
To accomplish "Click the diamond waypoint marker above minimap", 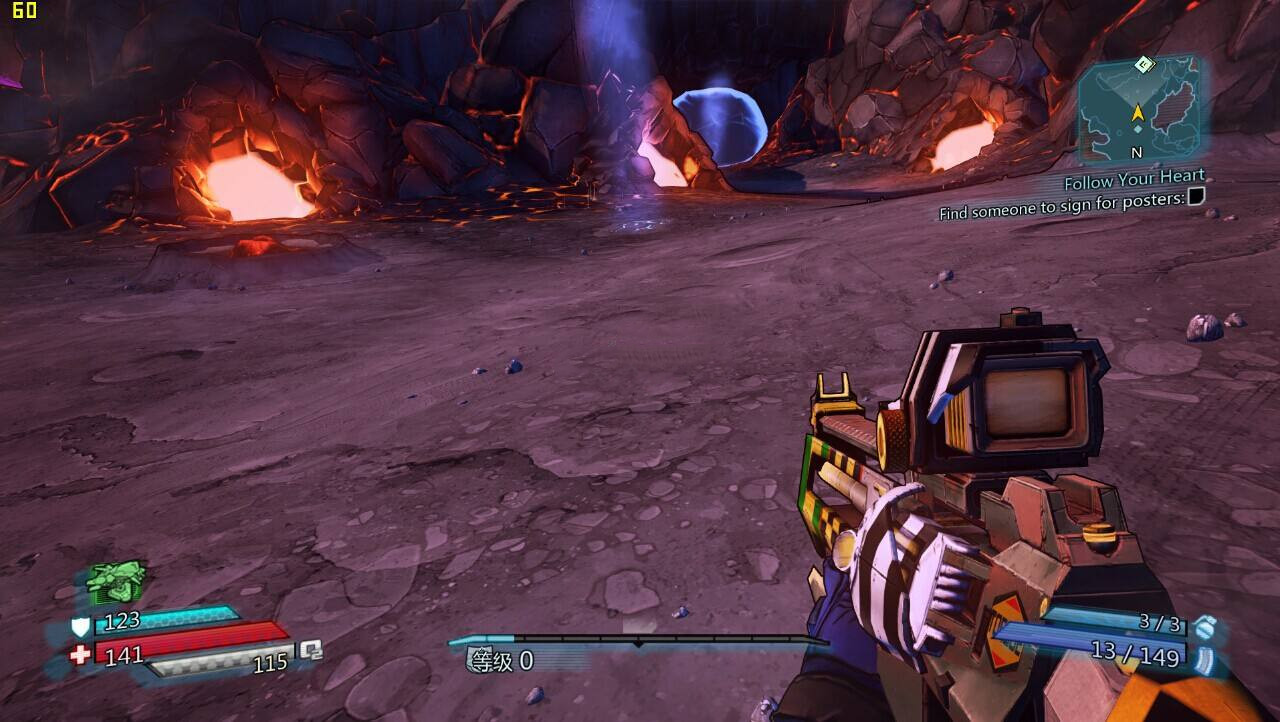I will point(1145,65).
